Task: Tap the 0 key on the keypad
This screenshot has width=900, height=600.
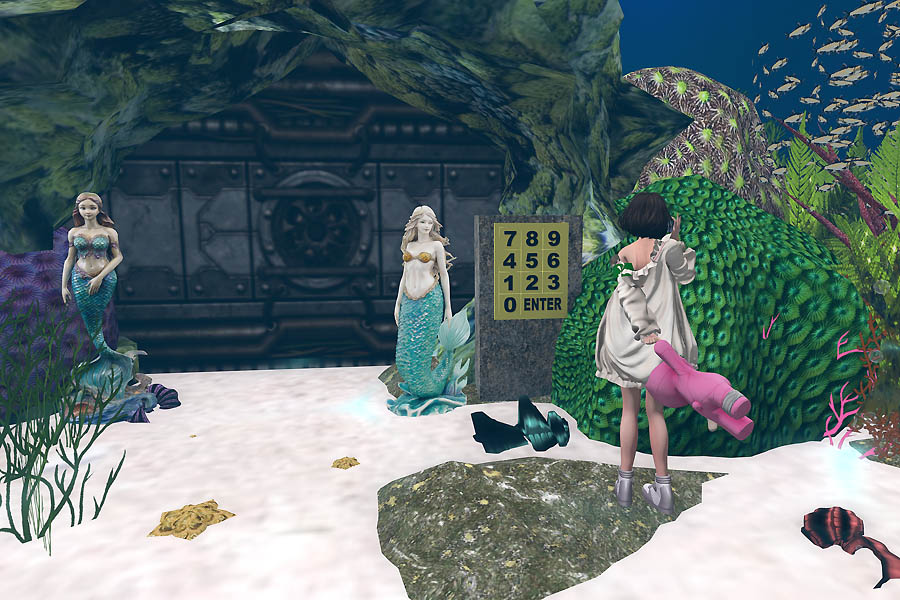Action: click(x=511, y=304)
